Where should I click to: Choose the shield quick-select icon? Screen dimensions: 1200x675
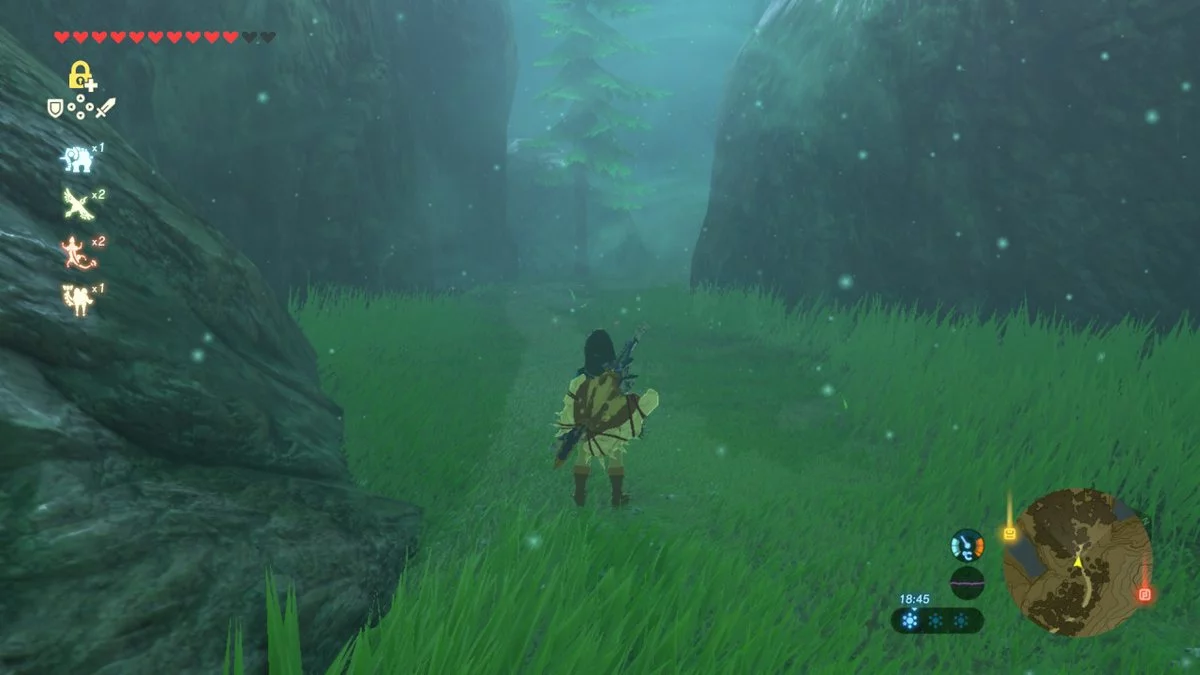tap(55, 107)
